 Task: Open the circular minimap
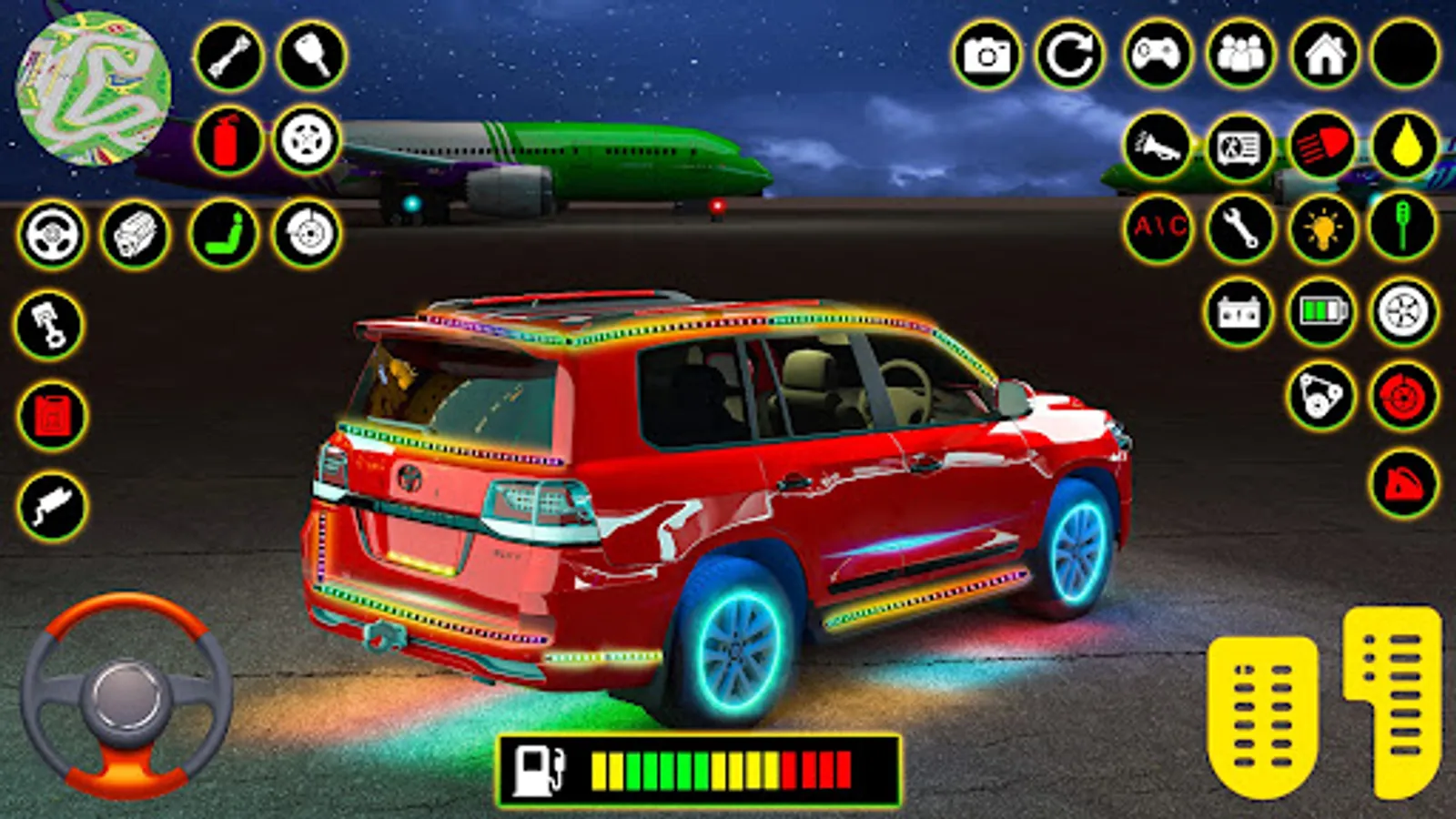93,88
